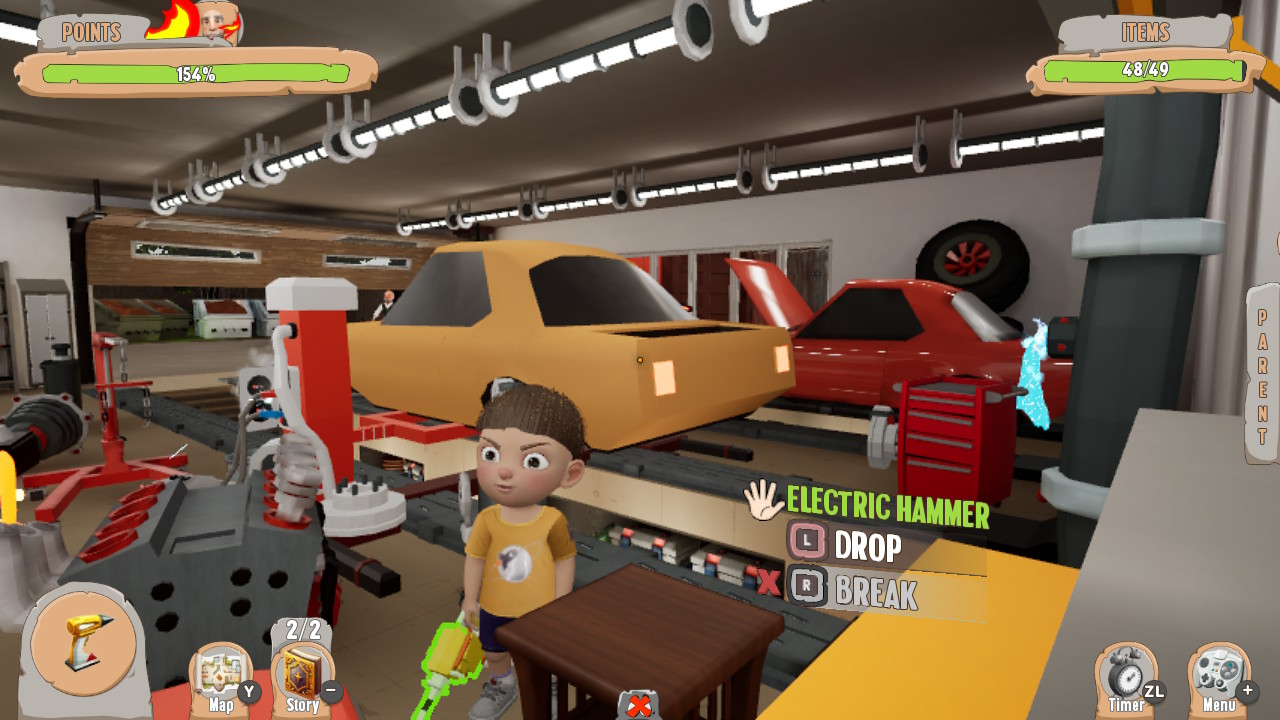Open the Map via its icon

[x=222, y=668]
